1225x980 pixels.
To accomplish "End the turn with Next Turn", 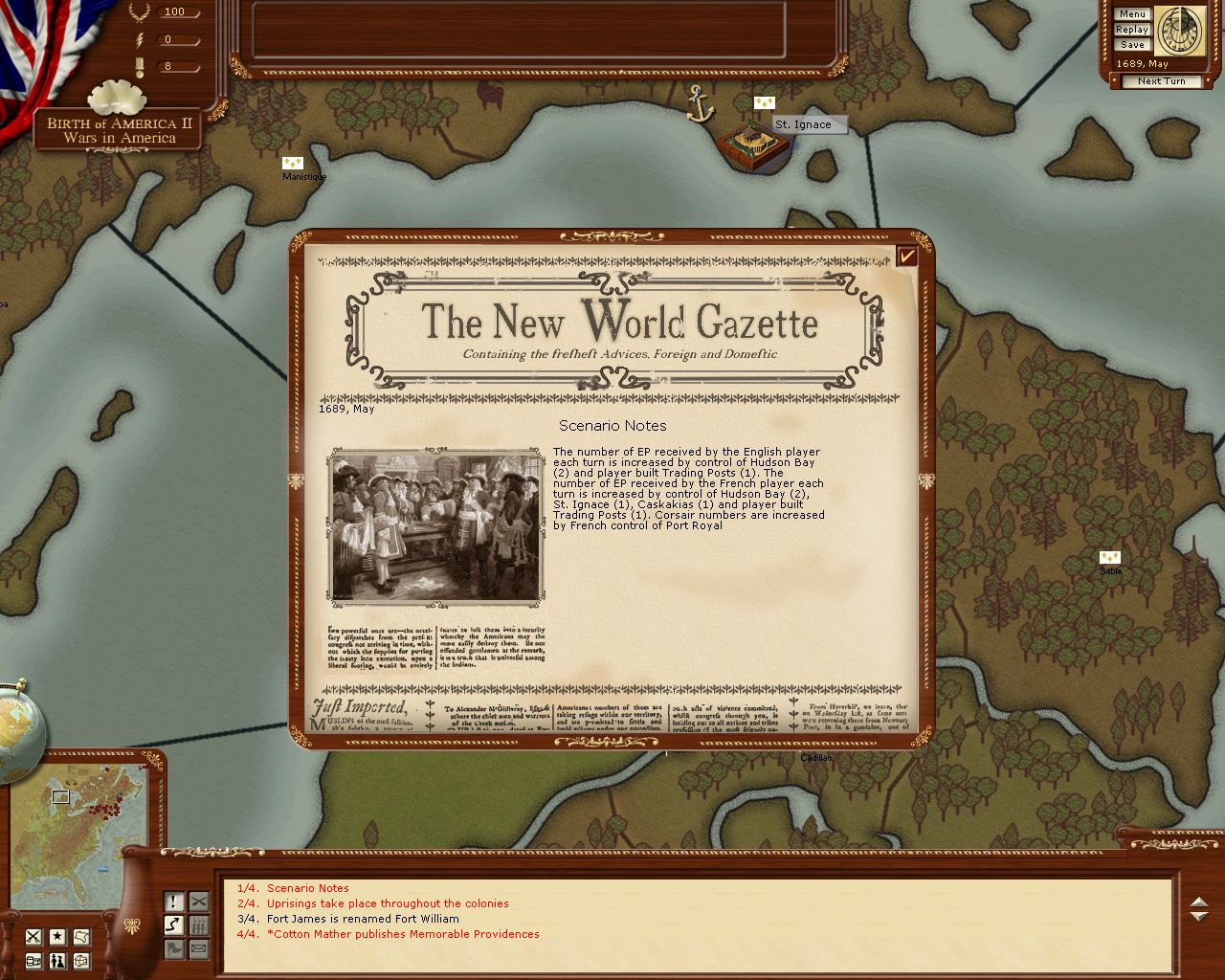I will coord(1161,81).
